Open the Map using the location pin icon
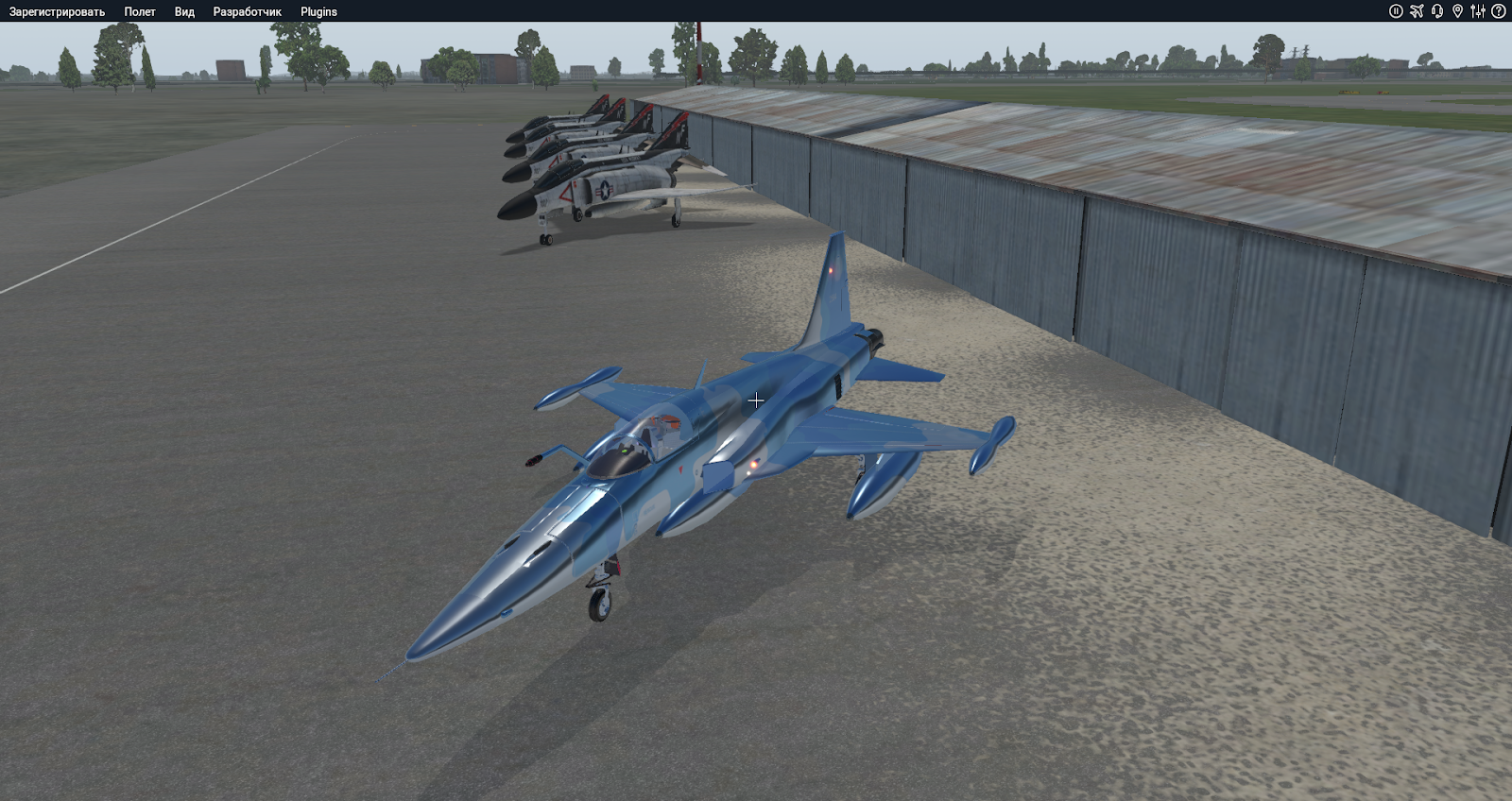Image resolution: width=1512 pixels, height=801 pixels. [x=1459, y=10]
